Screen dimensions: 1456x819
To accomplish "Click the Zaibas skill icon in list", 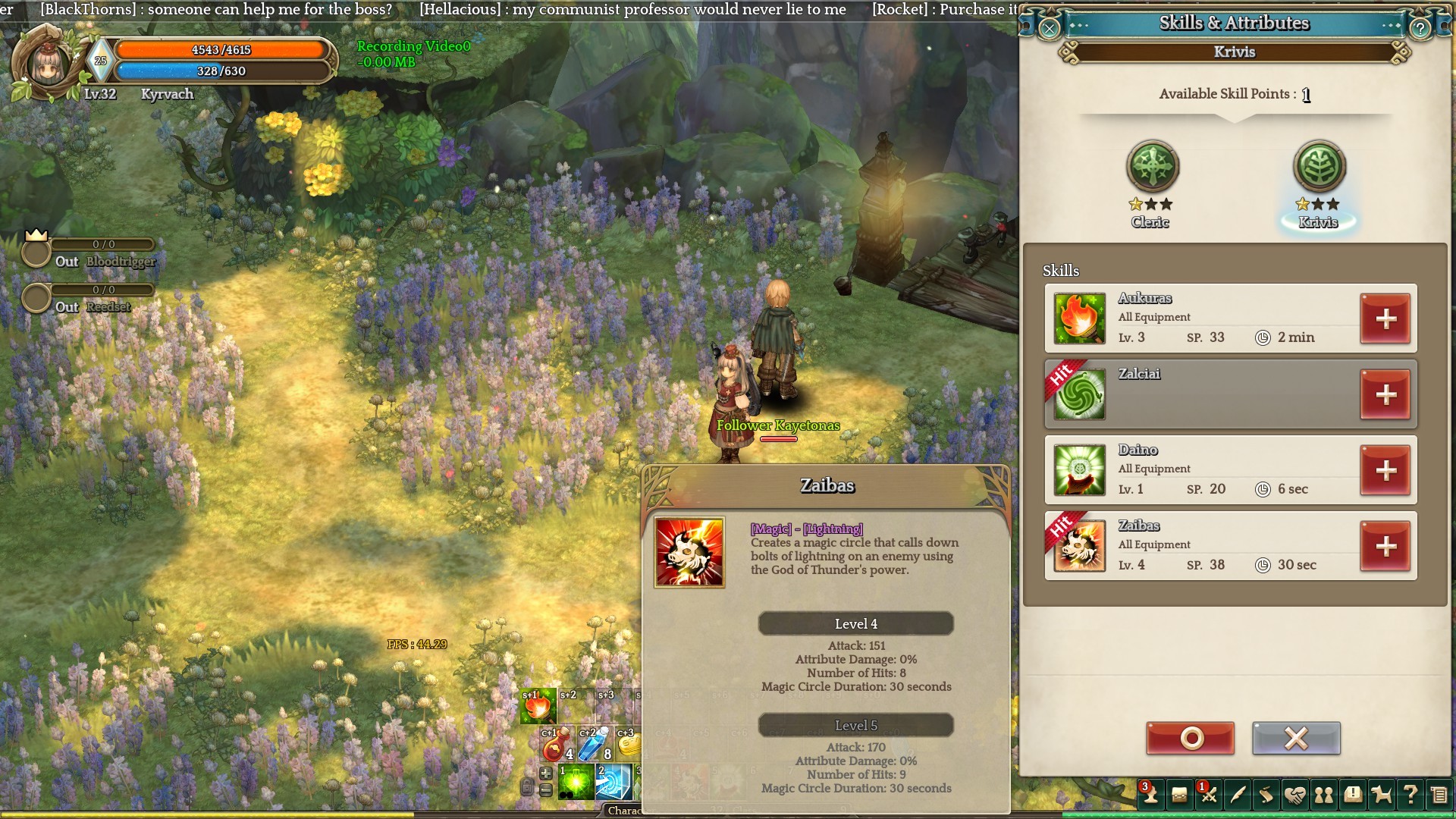I will click(x=1079, y=546).
